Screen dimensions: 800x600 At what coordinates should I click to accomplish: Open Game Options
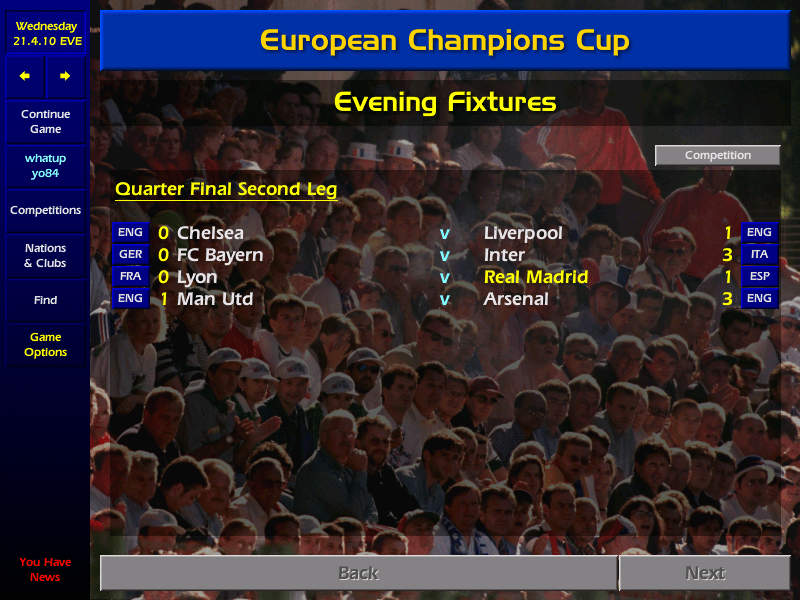(45, 345)
